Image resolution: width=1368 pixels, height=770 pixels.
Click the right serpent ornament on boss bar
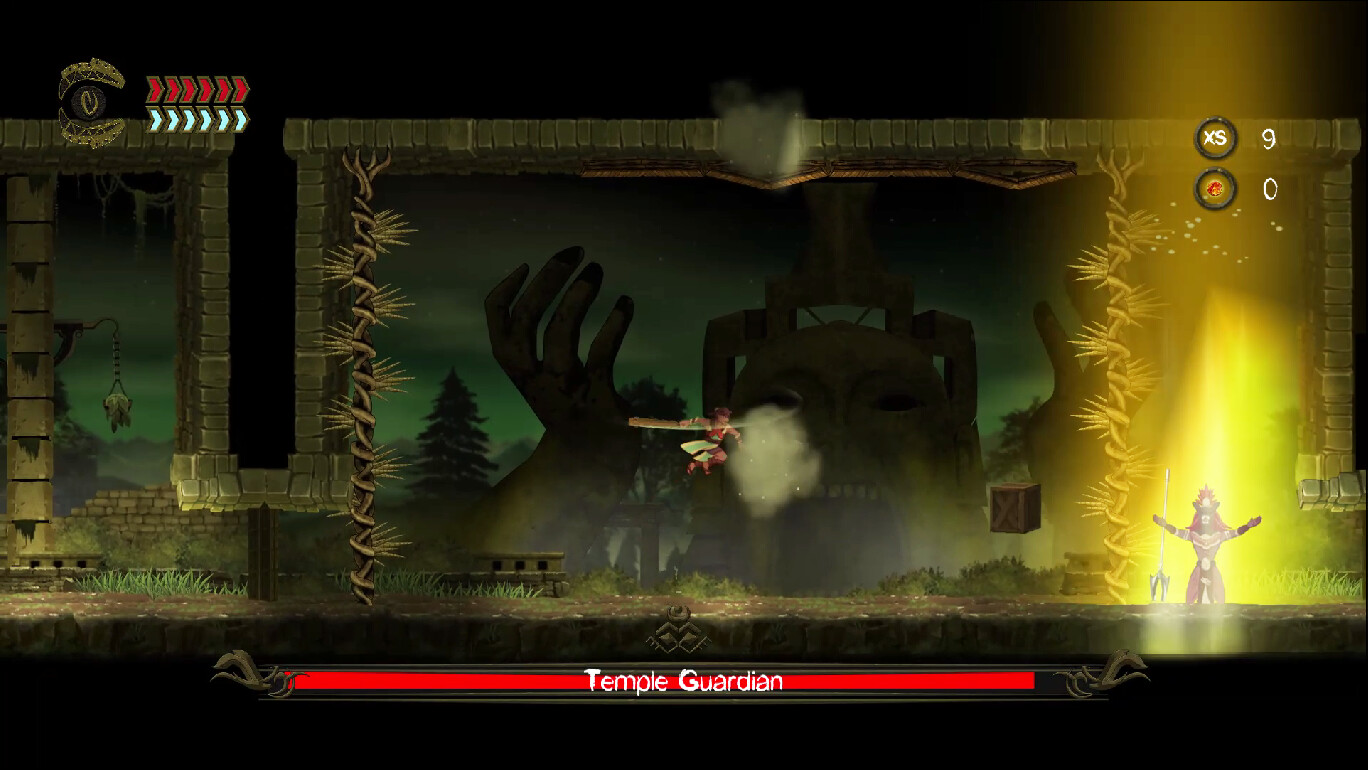pos(1118,674)
